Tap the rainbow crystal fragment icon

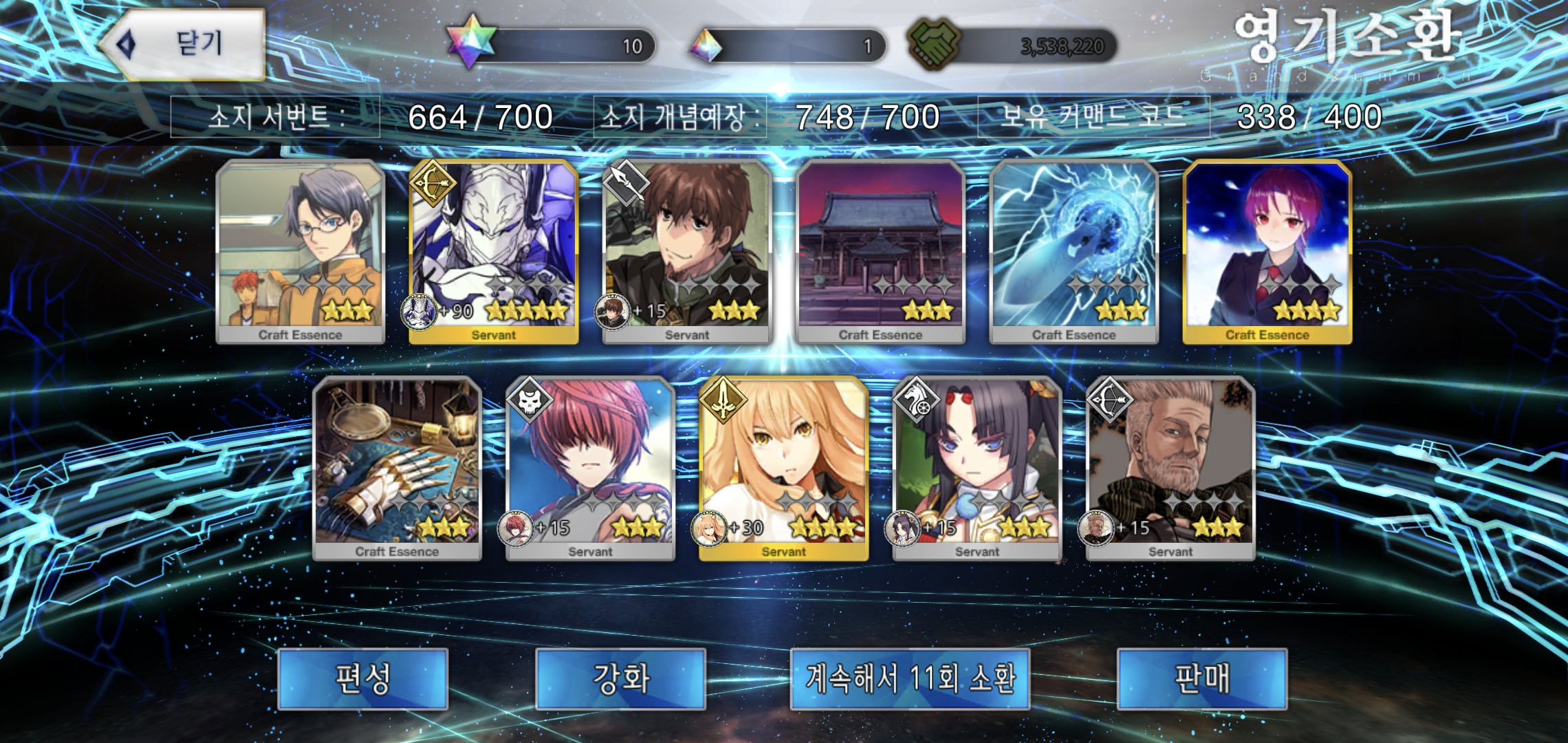point(706,45)
